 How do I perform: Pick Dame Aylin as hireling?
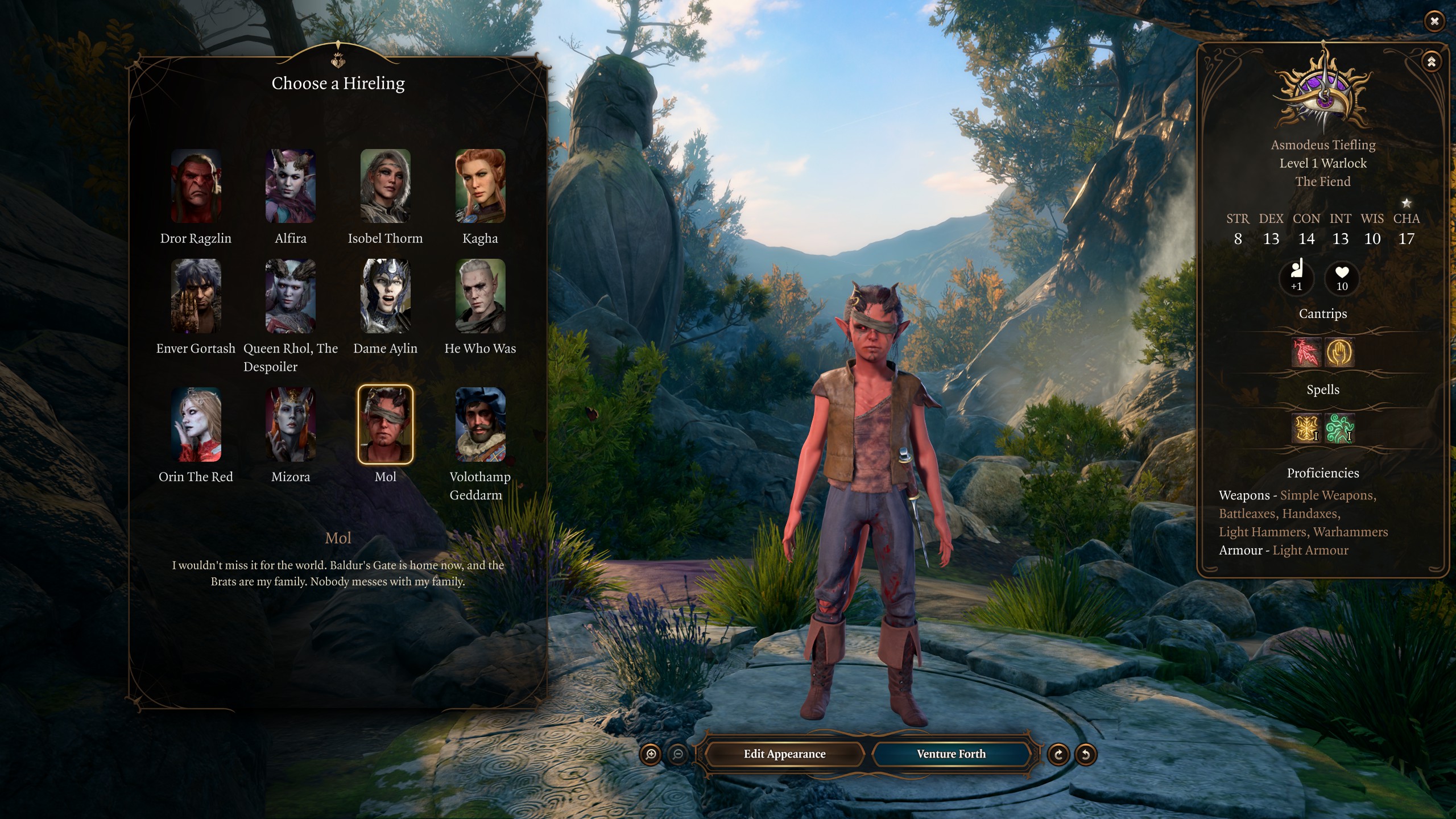(385, 296)
